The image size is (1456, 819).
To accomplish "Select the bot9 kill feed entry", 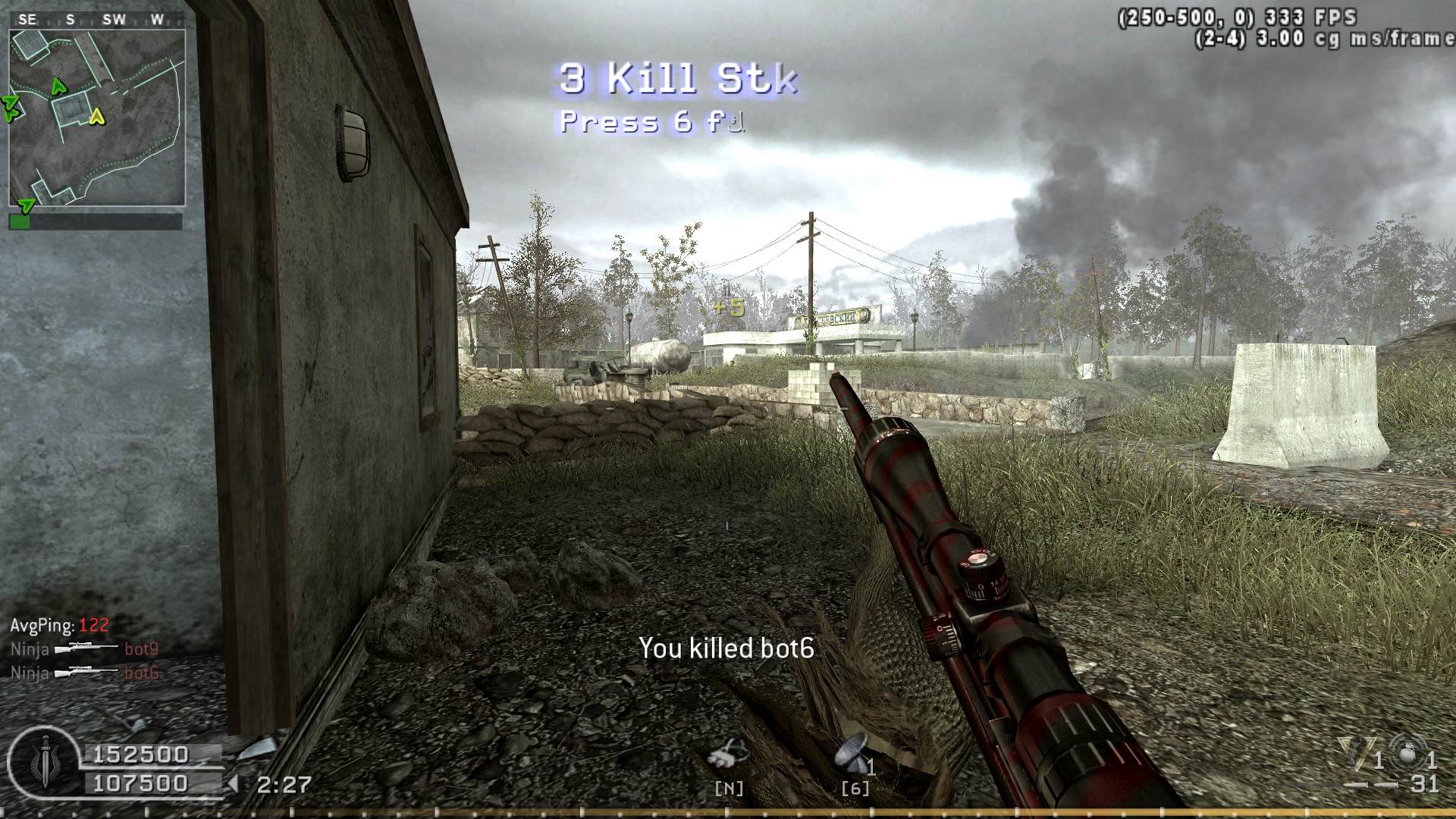I will pyautogui.click(x=84, y=649).
